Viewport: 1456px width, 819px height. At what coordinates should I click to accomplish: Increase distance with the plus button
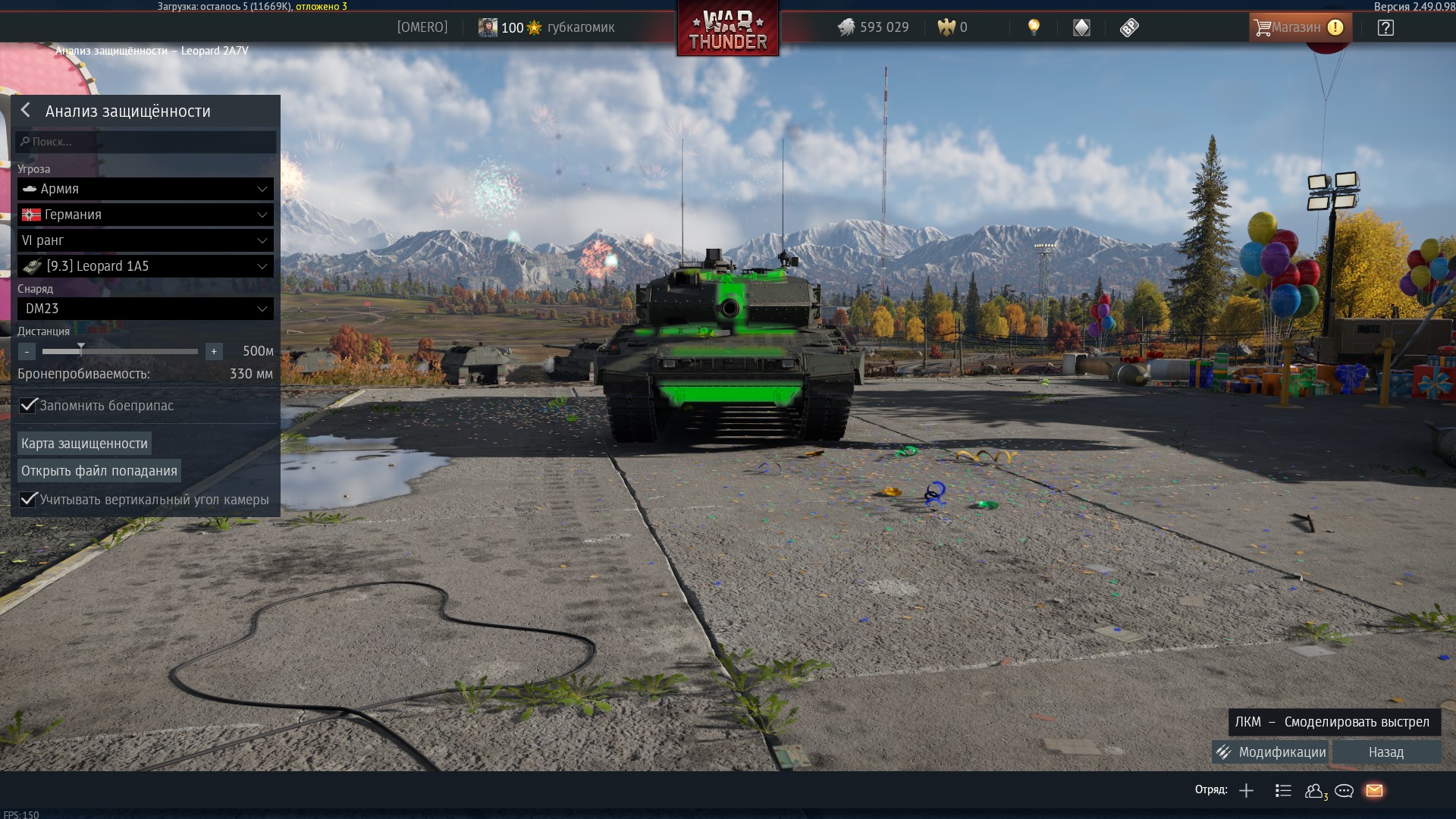(x=214, y=351)
